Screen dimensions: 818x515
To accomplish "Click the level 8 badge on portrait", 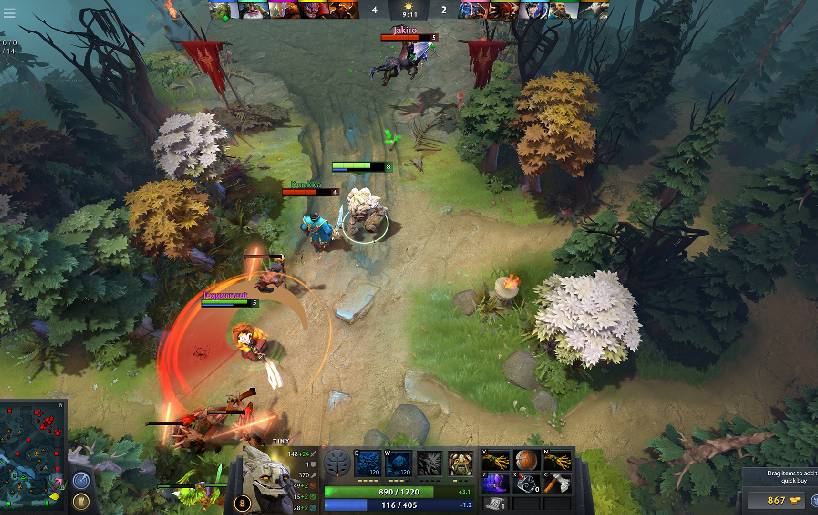I will tap(241, 504).
